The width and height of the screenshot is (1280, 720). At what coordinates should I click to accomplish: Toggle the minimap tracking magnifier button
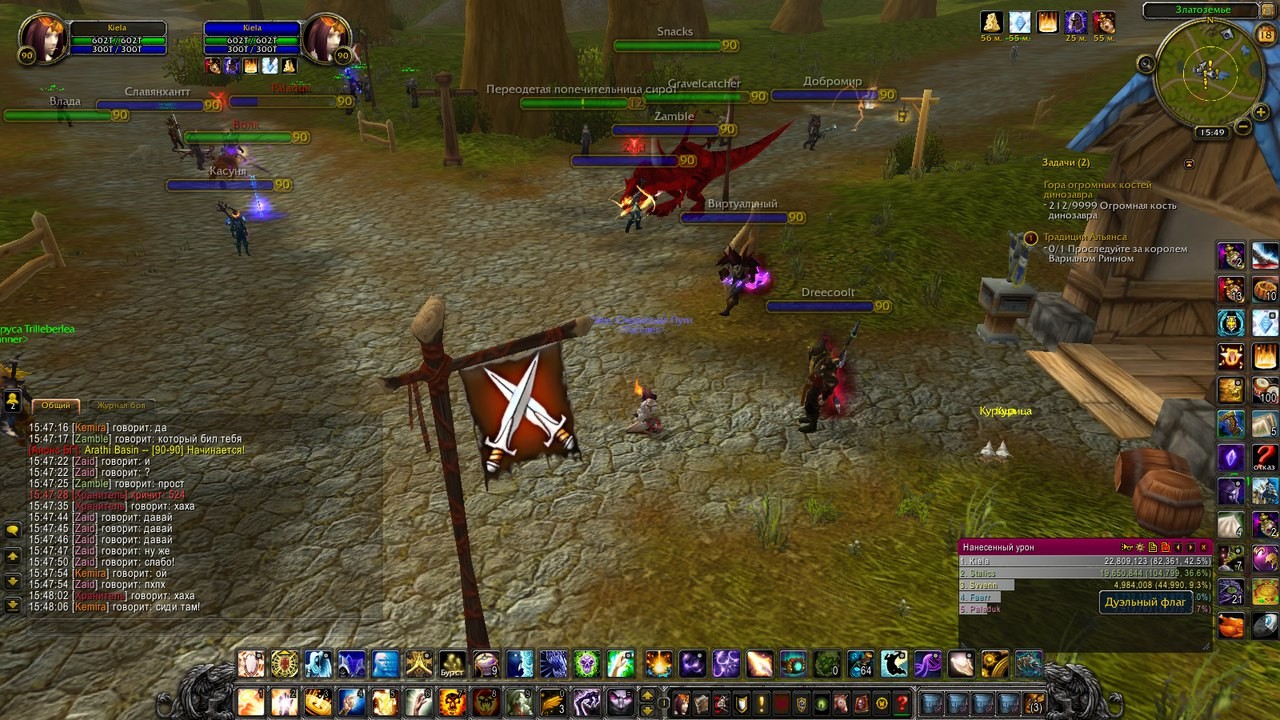pyautogui.click(x=1146, y=63)
